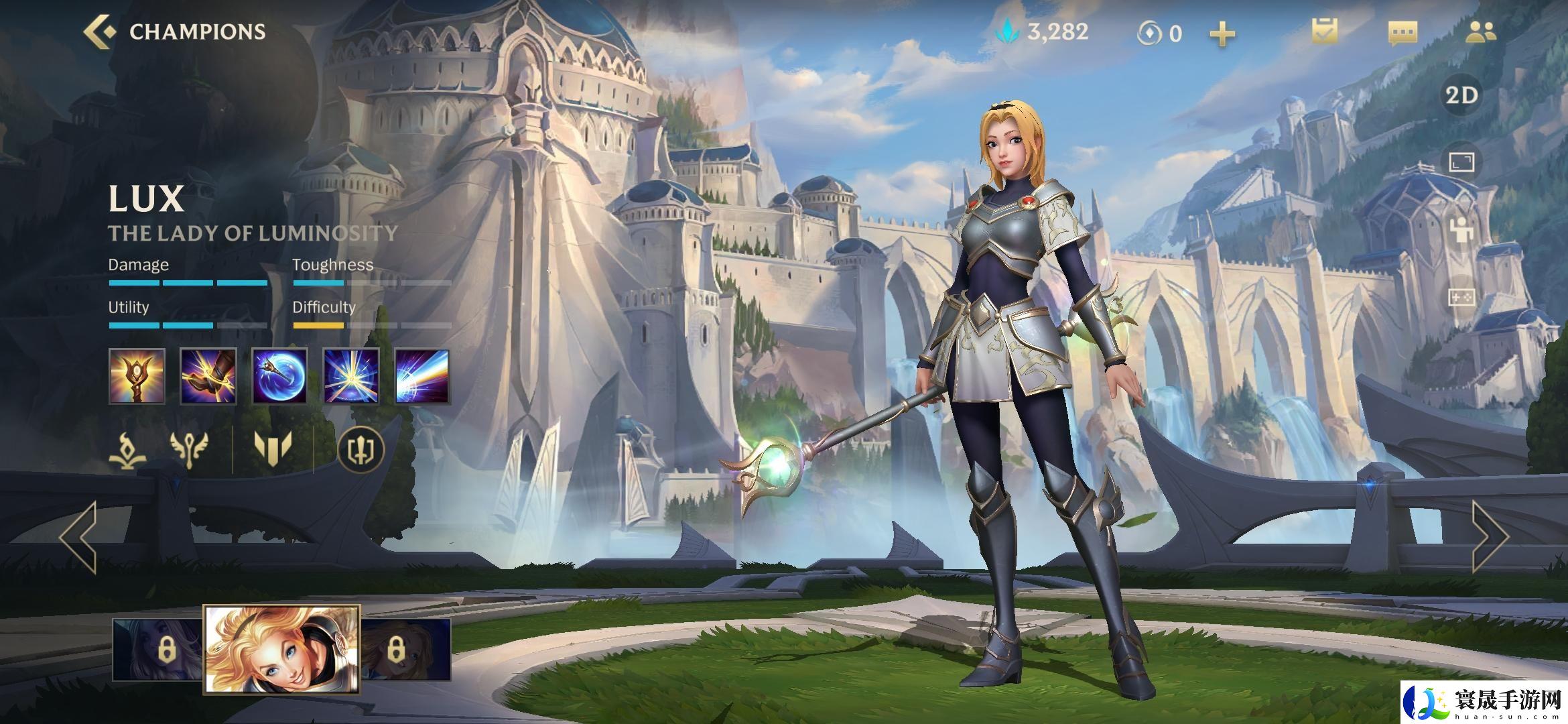The height and width of the screenshot is (724, 1568).
Task: Toggle the 2D splash art view
Action: click(x=1461, y=95)
